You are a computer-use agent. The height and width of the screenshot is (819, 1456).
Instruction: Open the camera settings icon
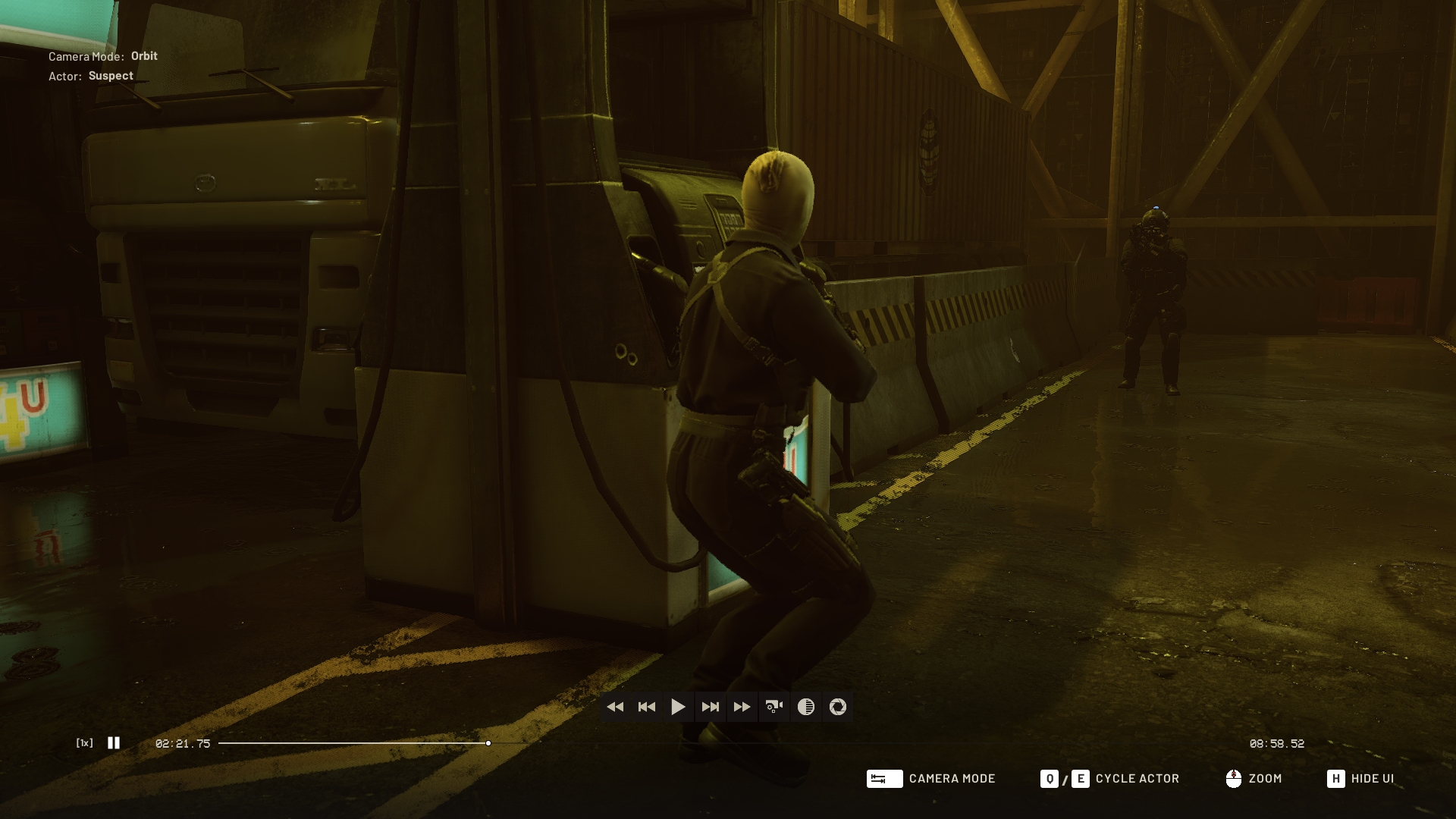pos(774,707)
